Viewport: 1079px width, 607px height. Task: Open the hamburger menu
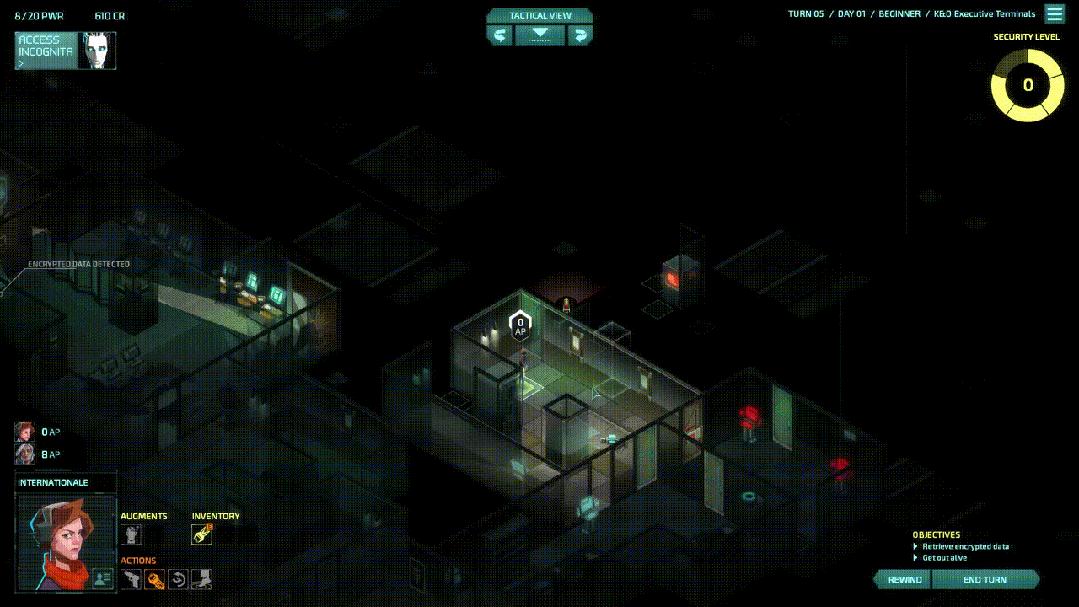coord(1054,14)
